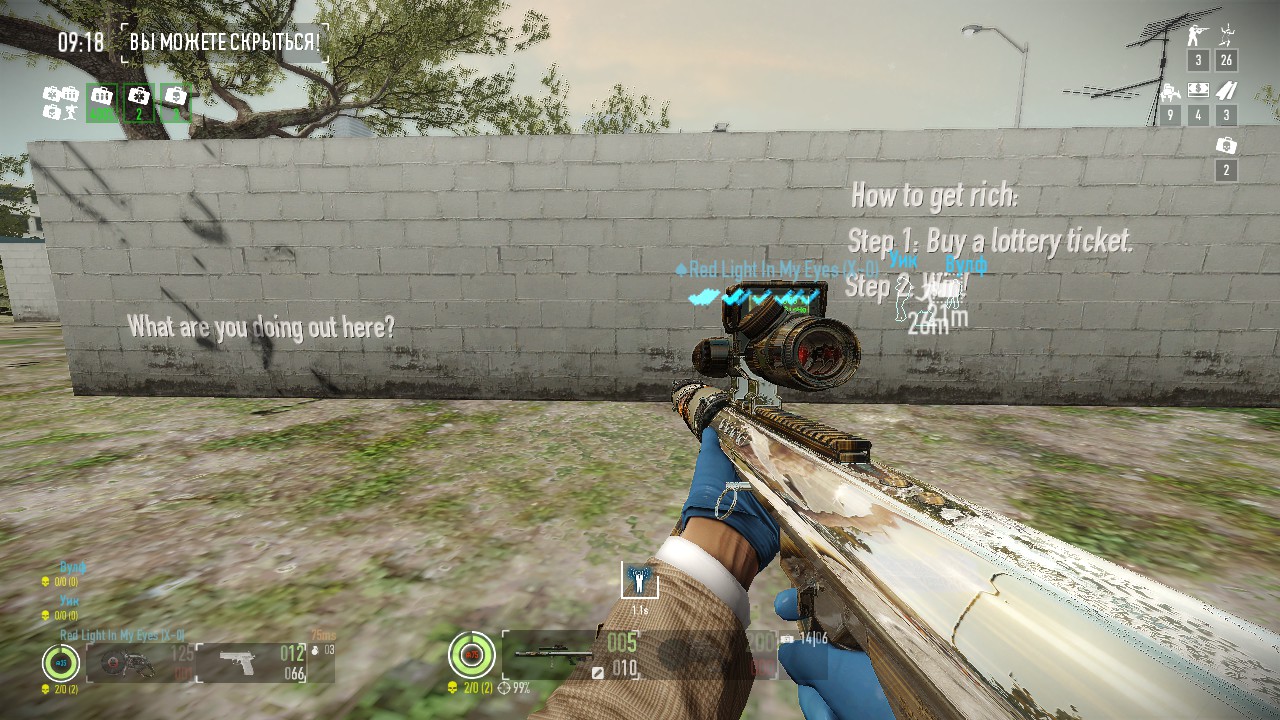
Task: Click the rifleman enemy counter icon
Action: [1198, 37]
